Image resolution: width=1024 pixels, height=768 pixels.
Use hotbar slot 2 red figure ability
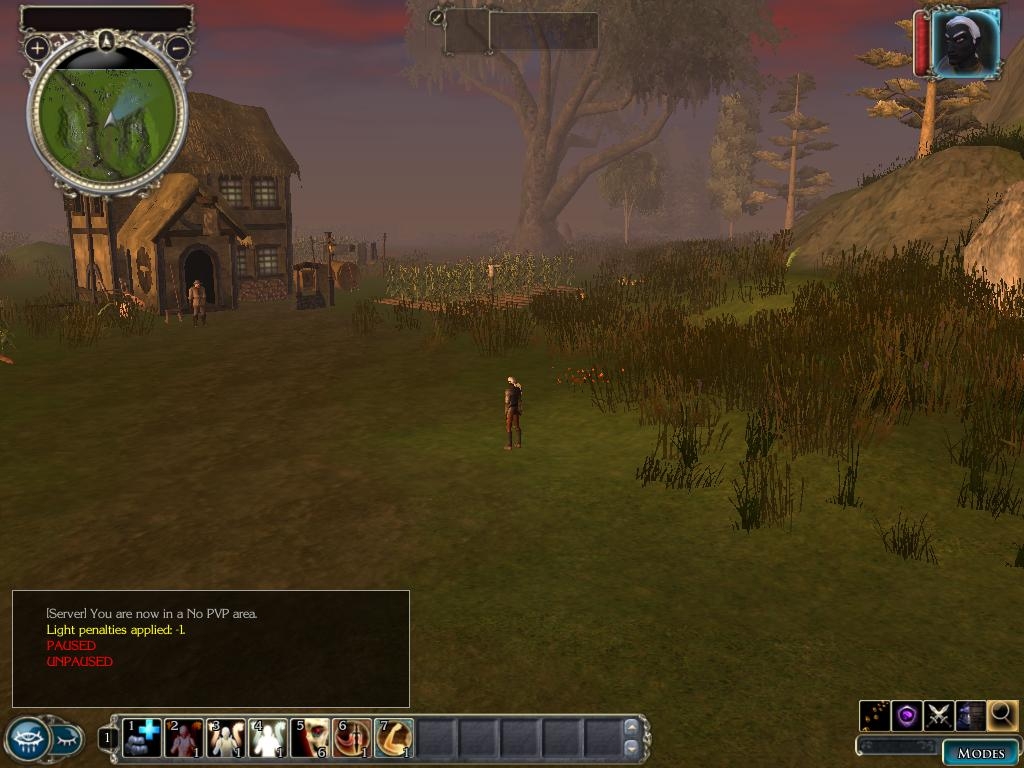[184, 739]
